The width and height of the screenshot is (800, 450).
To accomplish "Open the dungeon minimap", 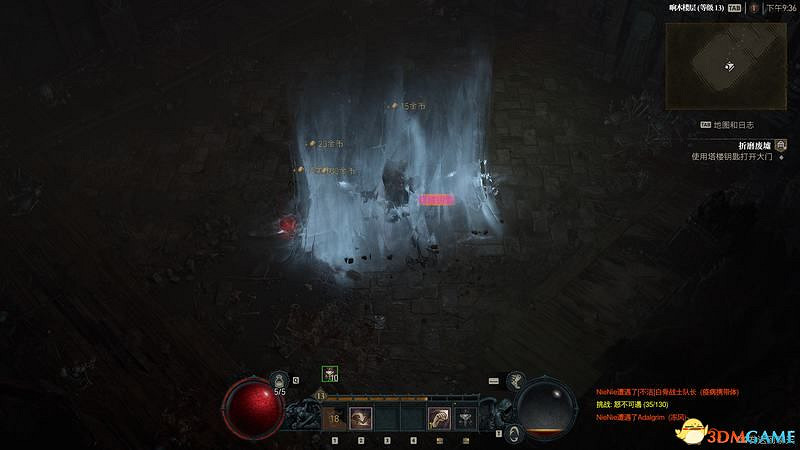I will click(728, 65).
